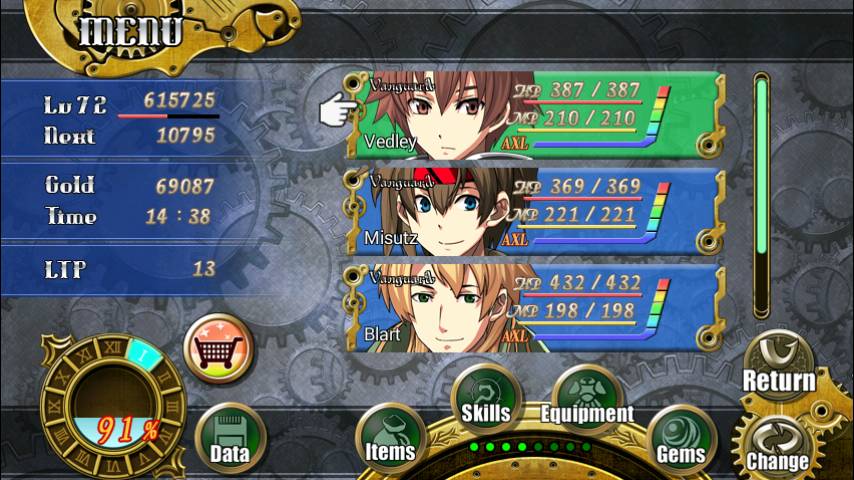Open the Skills menu
Viewport: 854px width, 480px height.
(x=485, y=397)
